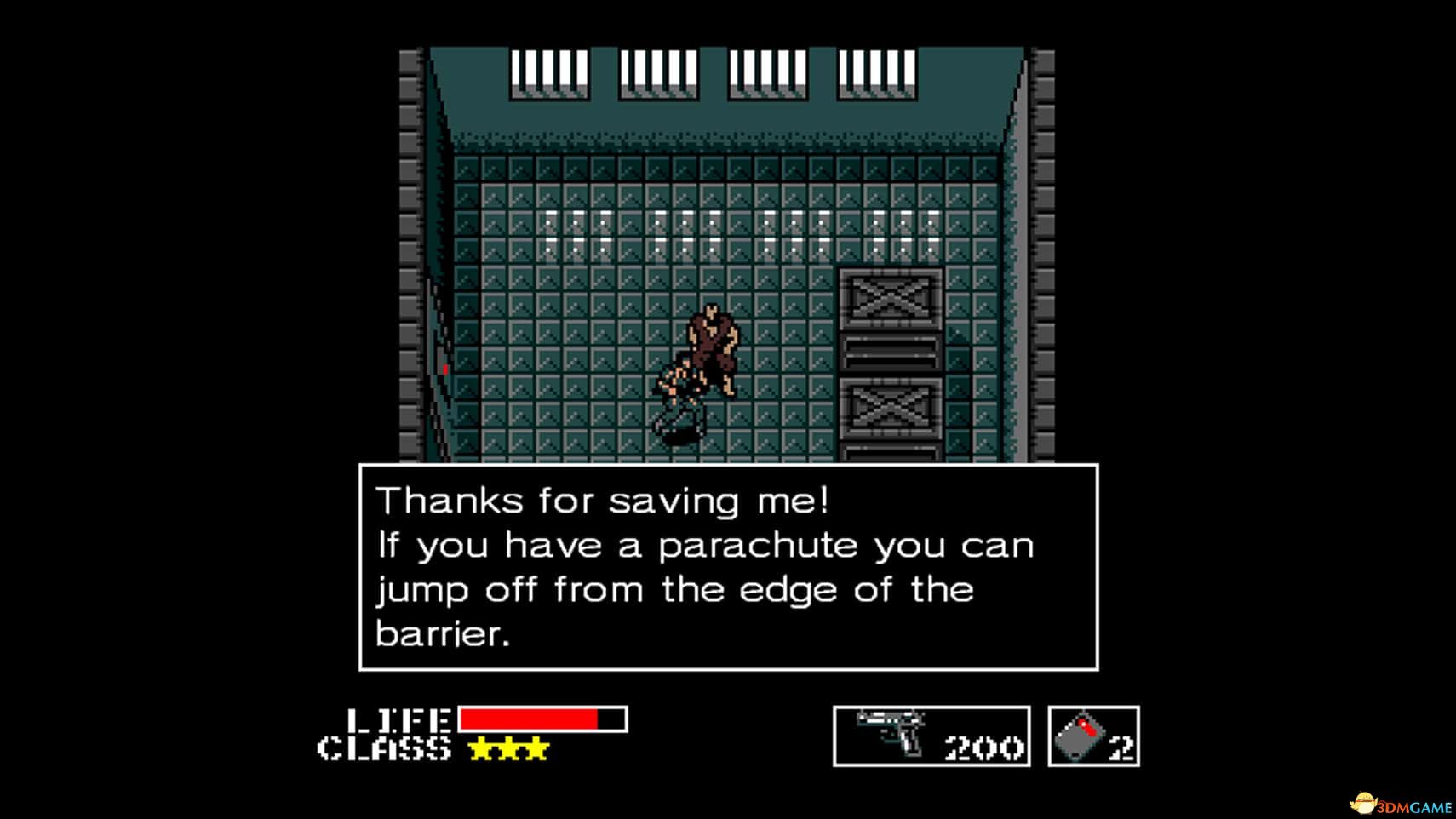Toggle the red indicator on the left wall
The image size is (1456, 819).
pos(444,369)
